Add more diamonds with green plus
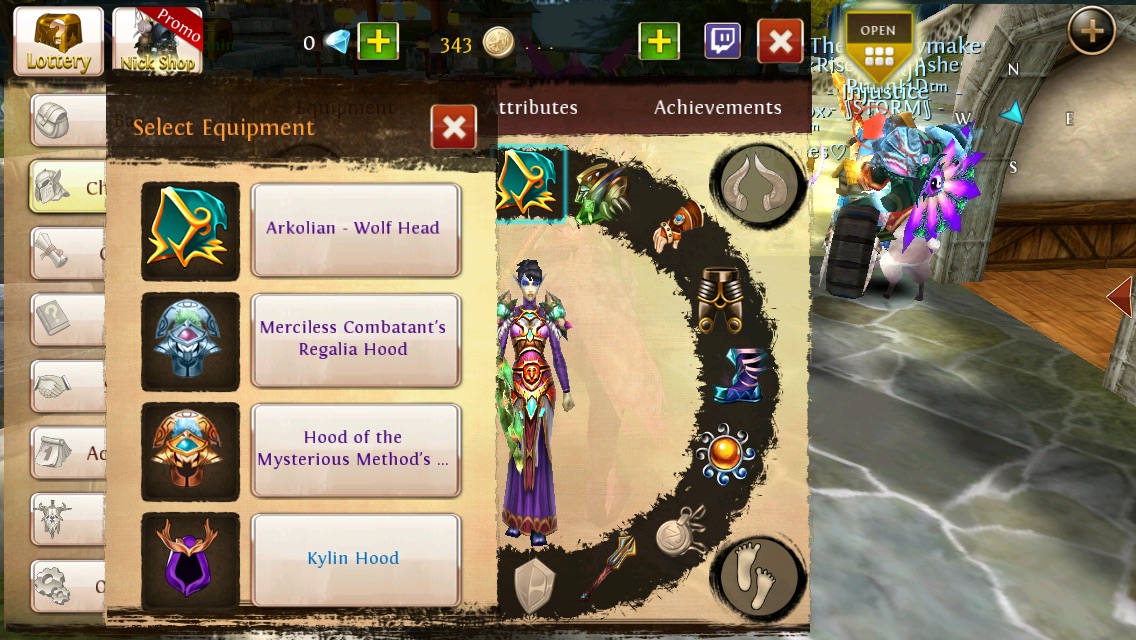 [x=378, y=42]
